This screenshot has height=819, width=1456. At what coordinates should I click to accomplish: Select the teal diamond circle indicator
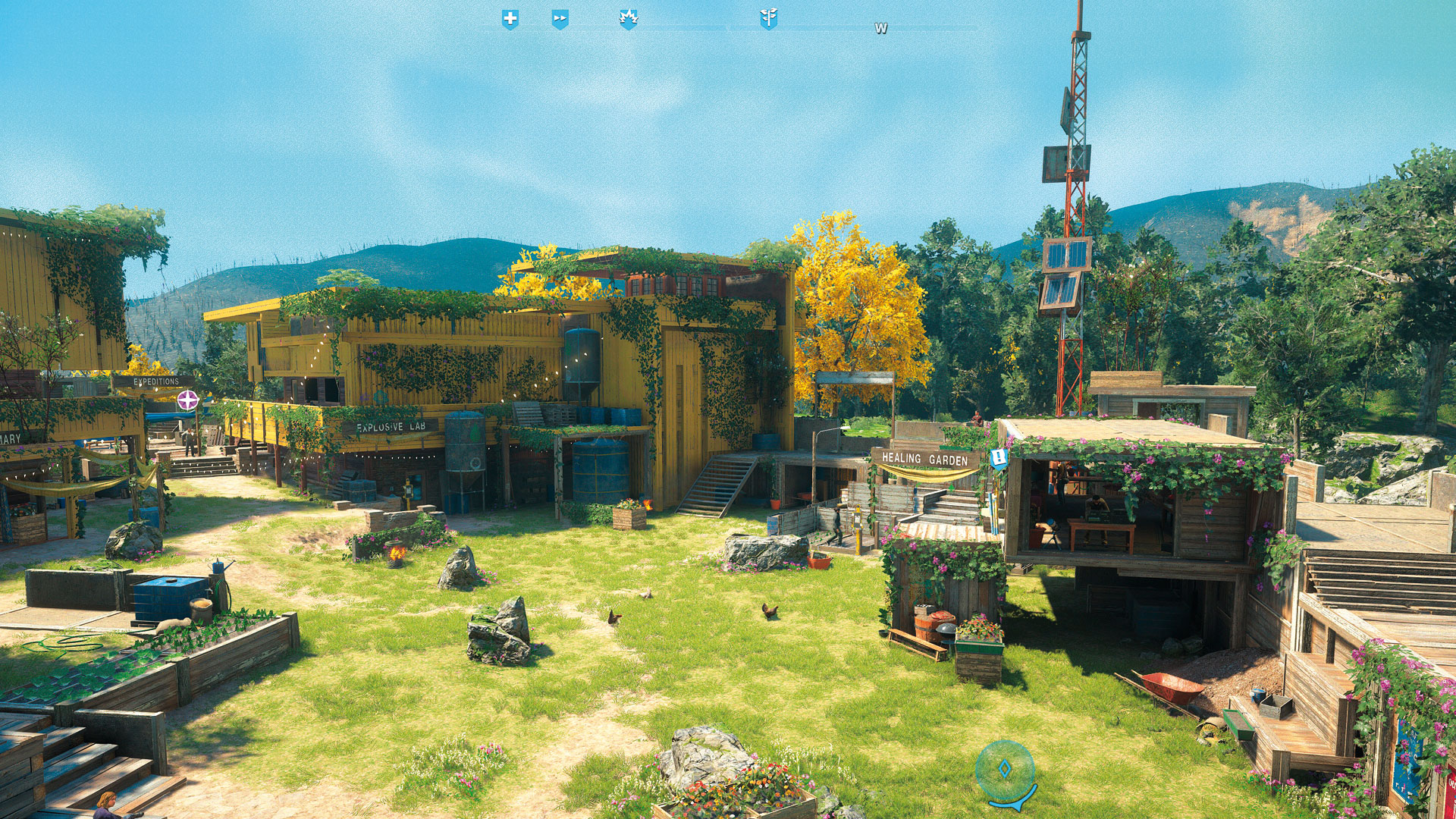click(1005, 770)
